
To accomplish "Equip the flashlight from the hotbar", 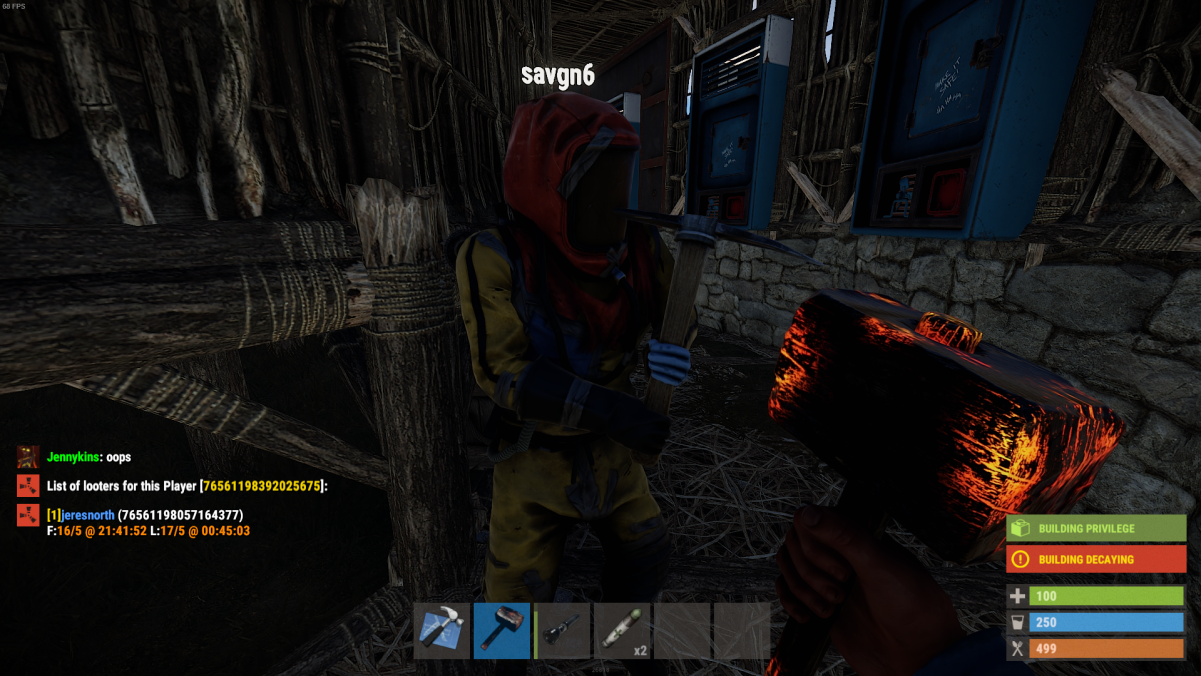I will tap(562, 630).
